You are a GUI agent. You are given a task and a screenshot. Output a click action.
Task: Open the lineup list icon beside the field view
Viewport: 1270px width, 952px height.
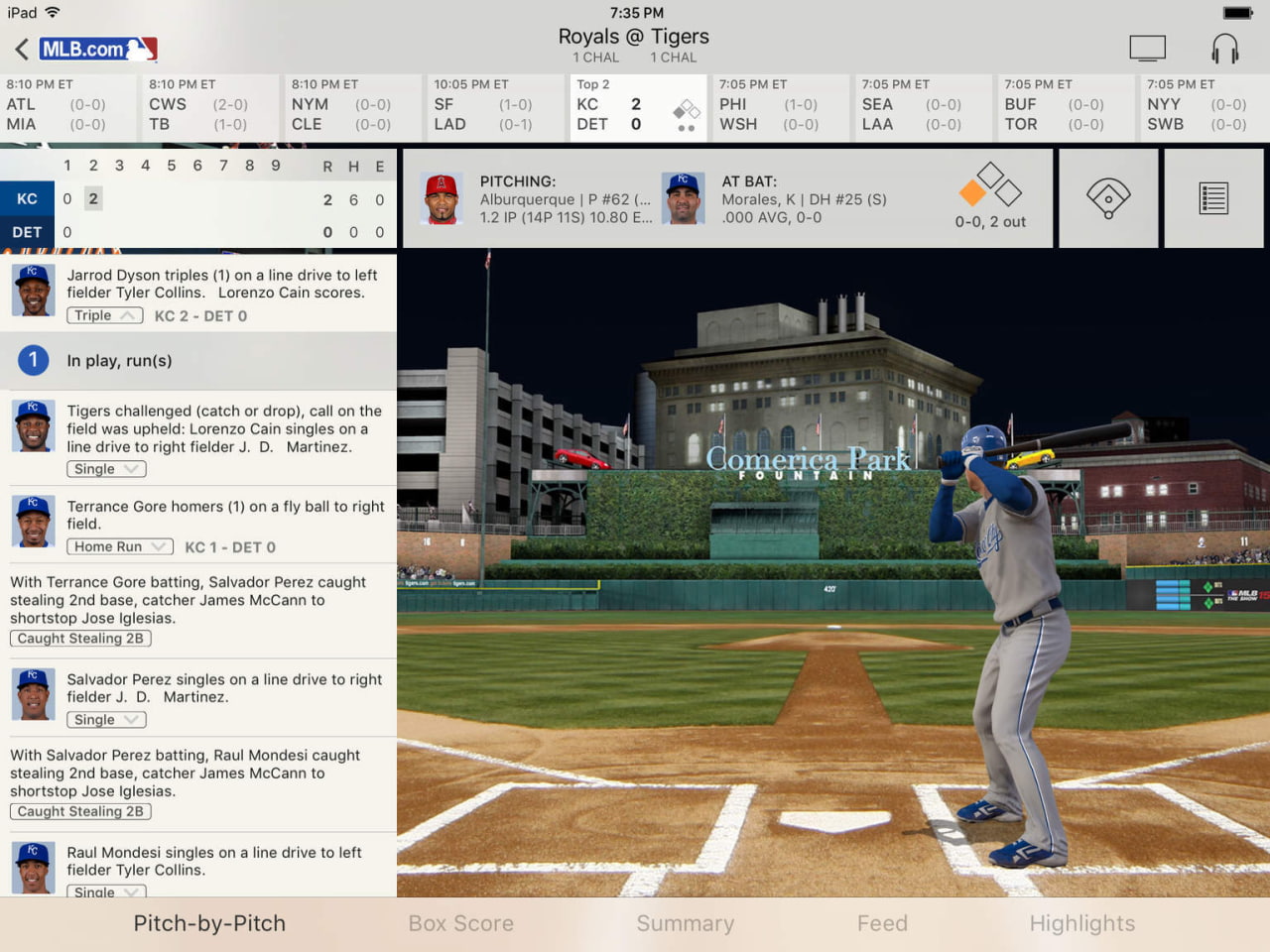(x=1212, y=196)
